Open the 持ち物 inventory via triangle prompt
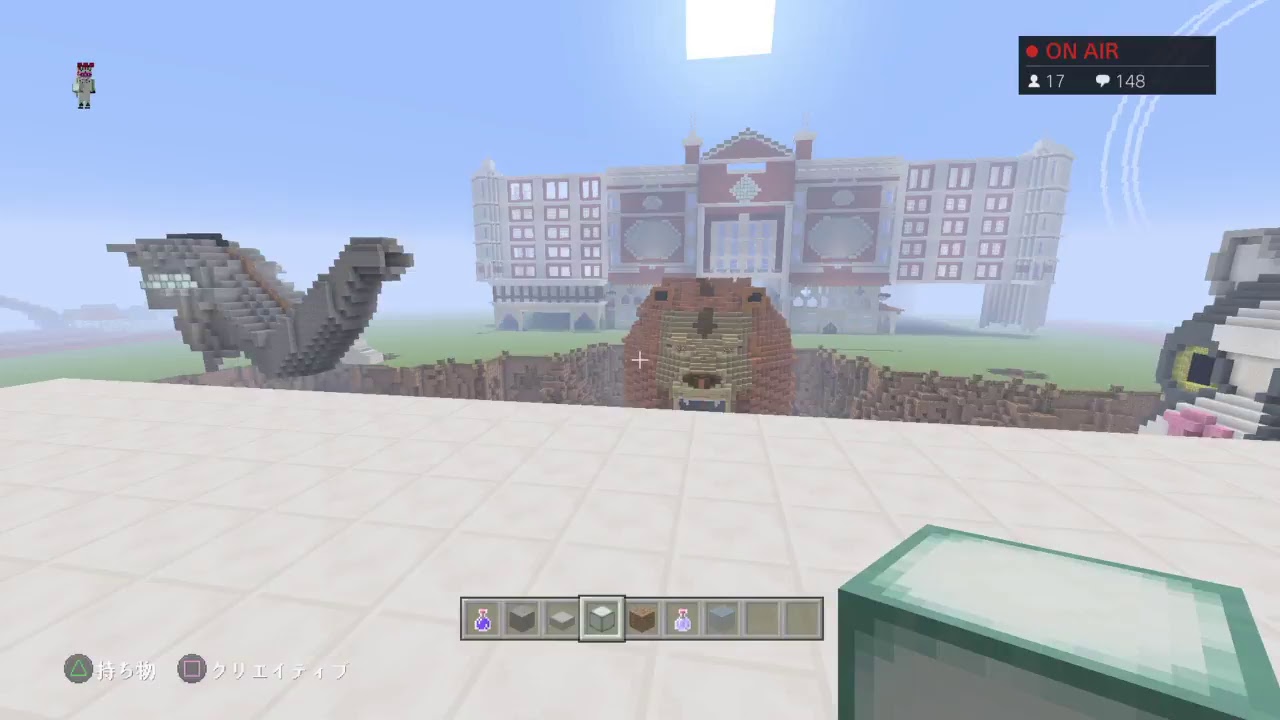Screen dimensions: 1280x720 click(127, 670)
